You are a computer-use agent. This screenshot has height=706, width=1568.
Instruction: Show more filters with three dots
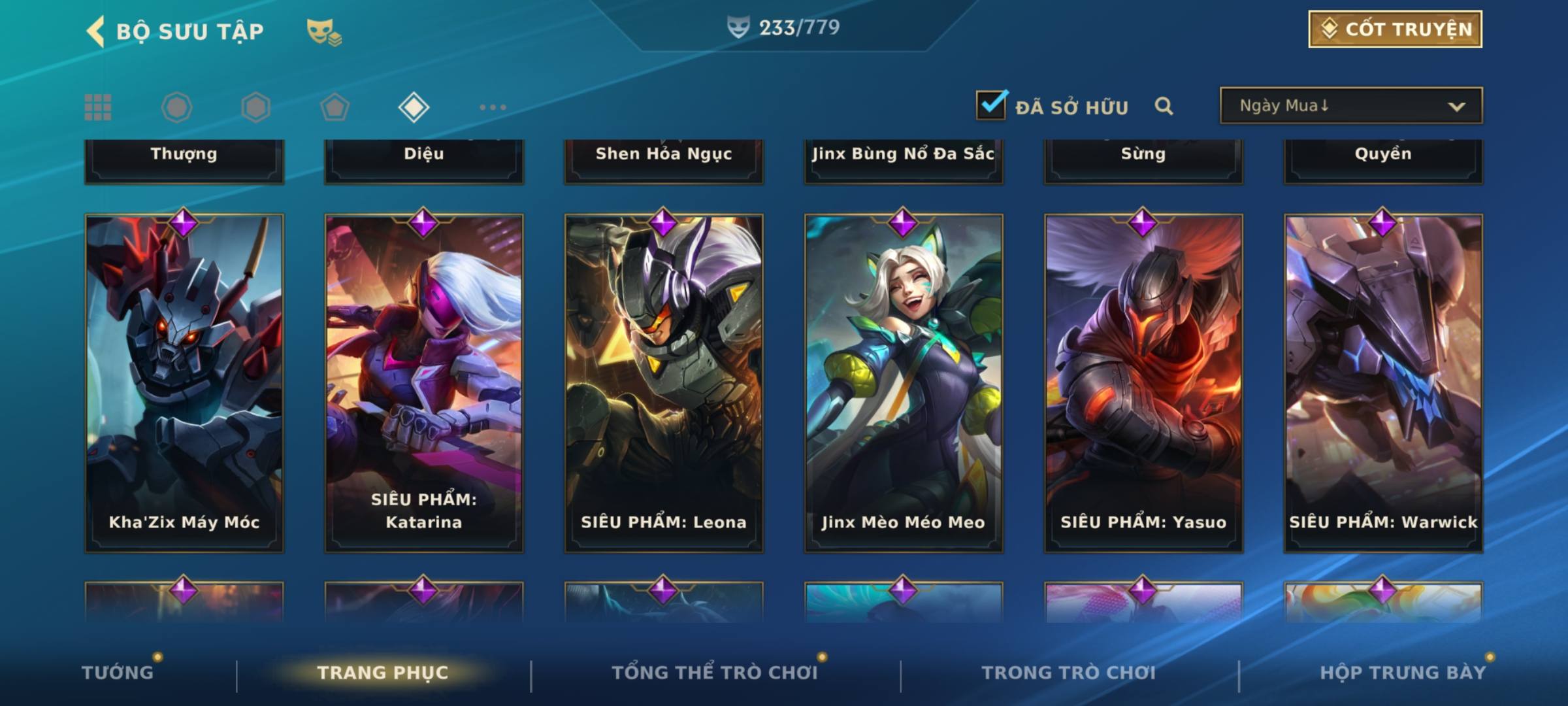(493, 107)
